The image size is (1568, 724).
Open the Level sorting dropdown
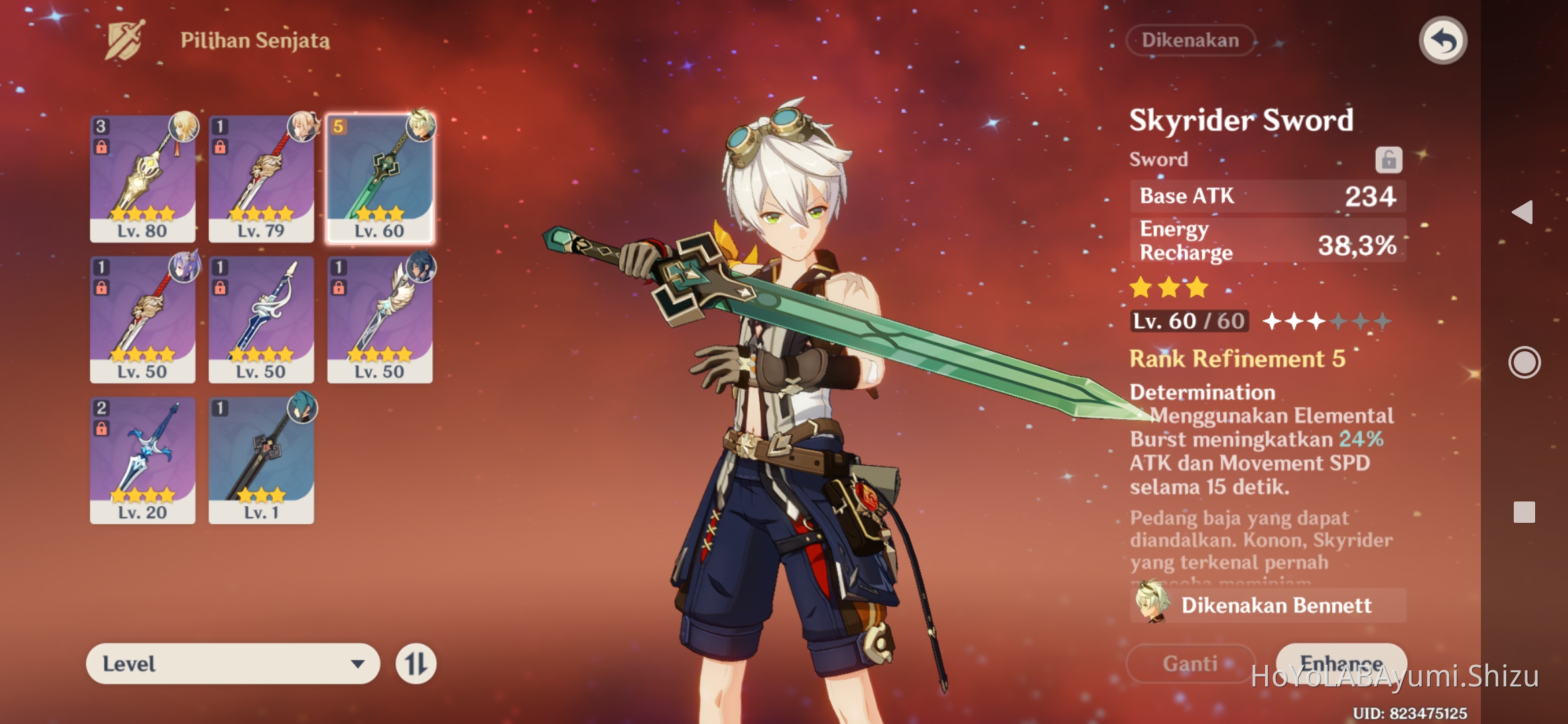pyautogui.click(x=235, y=663)
